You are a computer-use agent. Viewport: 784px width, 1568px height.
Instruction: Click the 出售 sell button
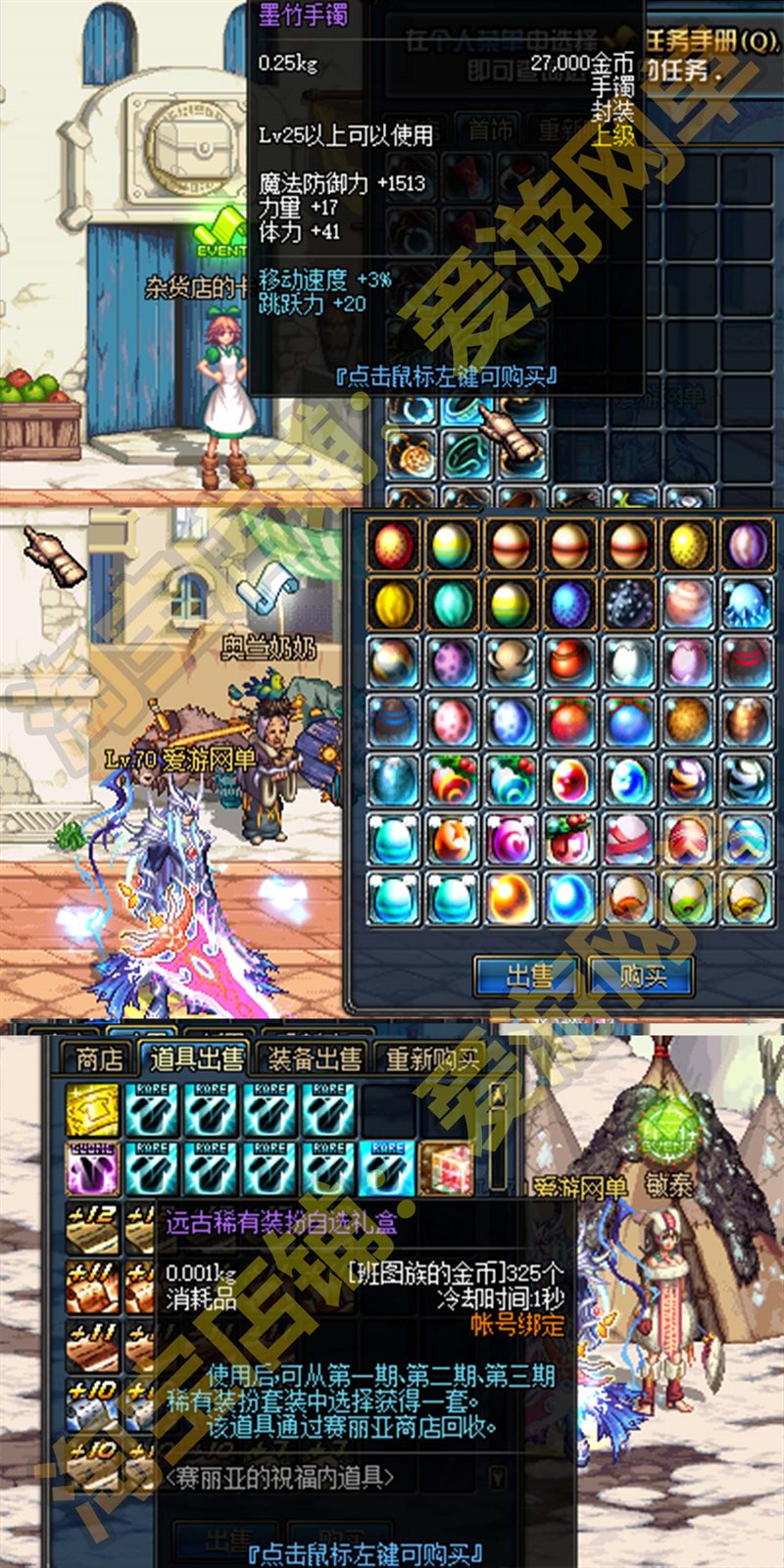(x=529, y=976)
